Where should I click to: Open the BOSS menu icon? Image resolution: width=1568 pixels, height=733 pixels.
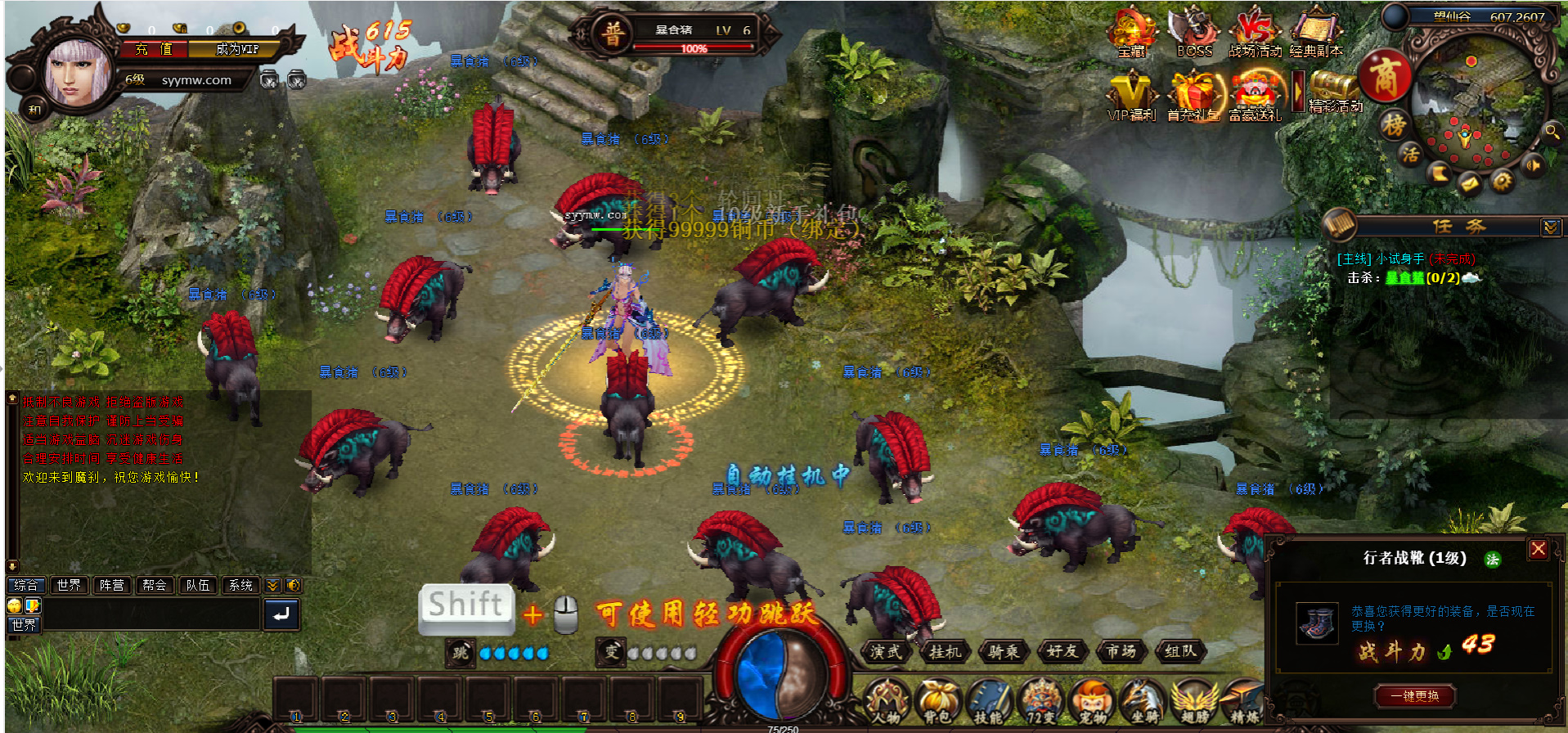point(1194,33)
